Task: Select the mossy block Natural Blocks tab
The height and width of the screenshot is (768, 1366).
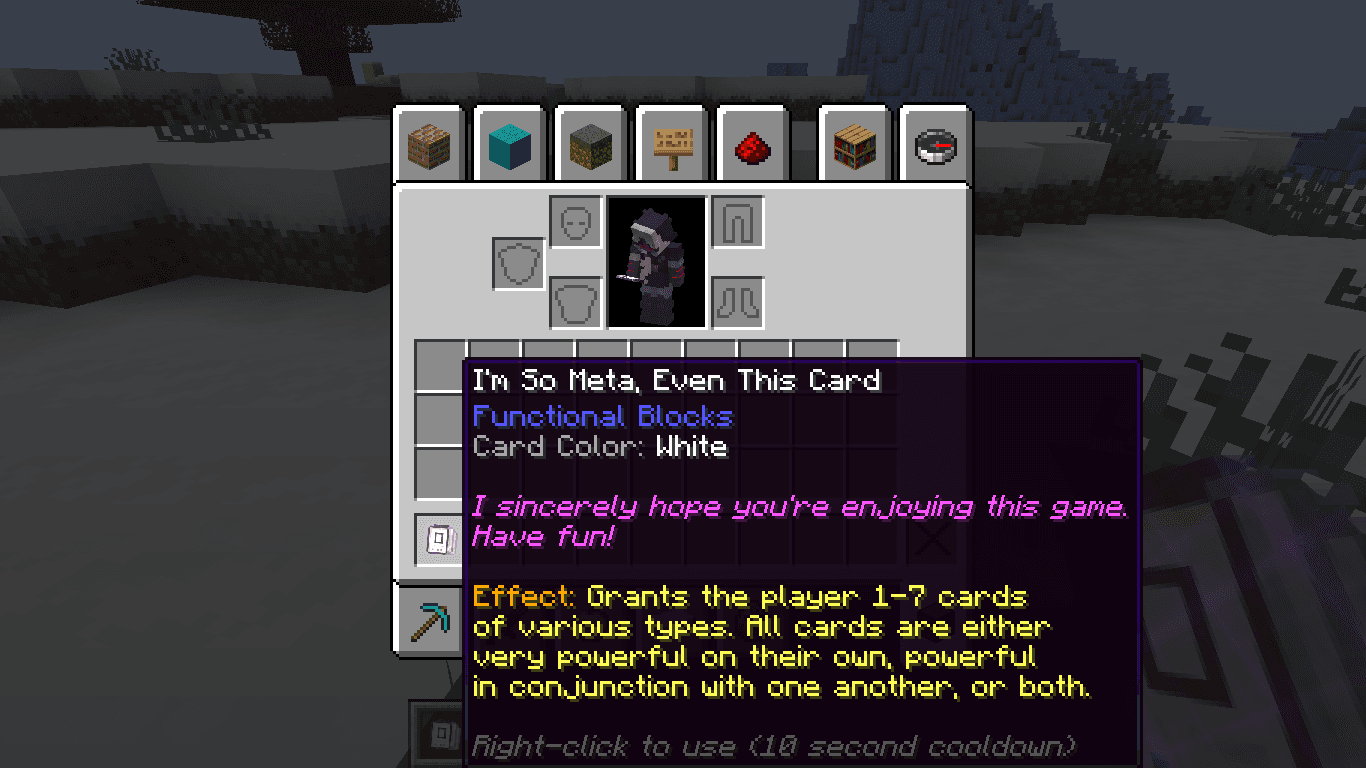Action: (592, 147)
